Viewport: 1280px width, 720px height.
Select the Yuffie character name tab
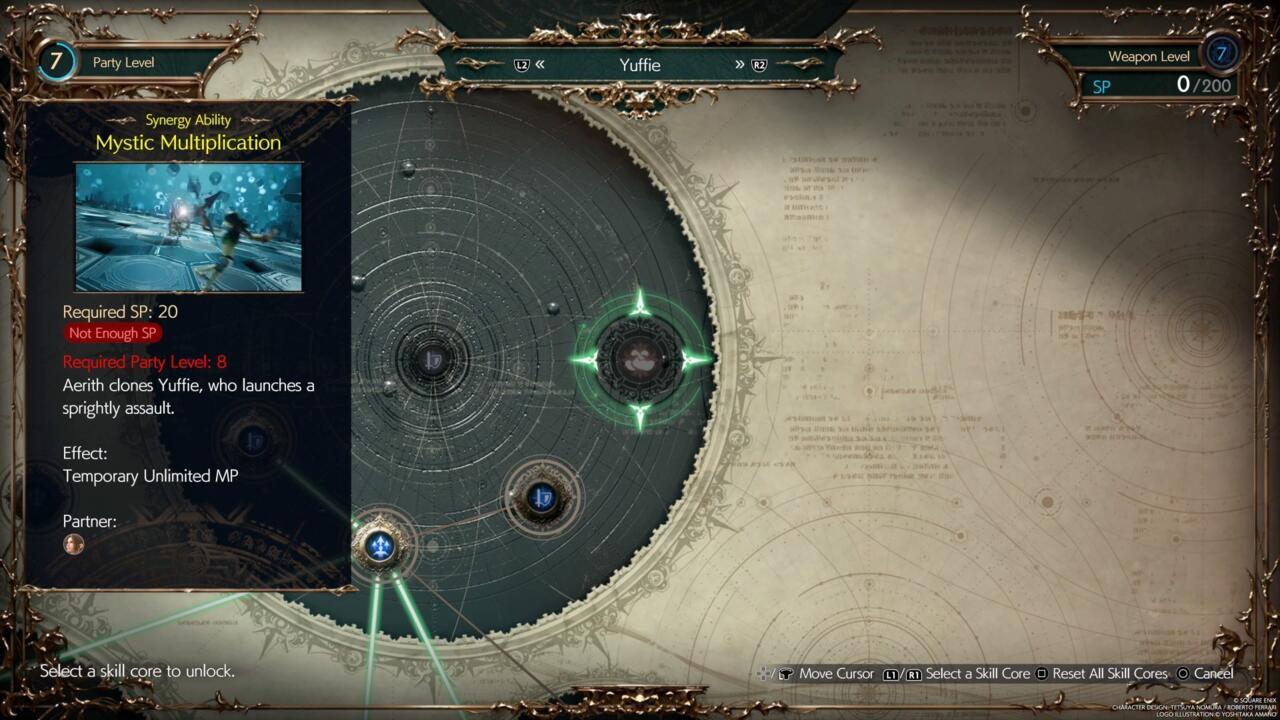643,64
